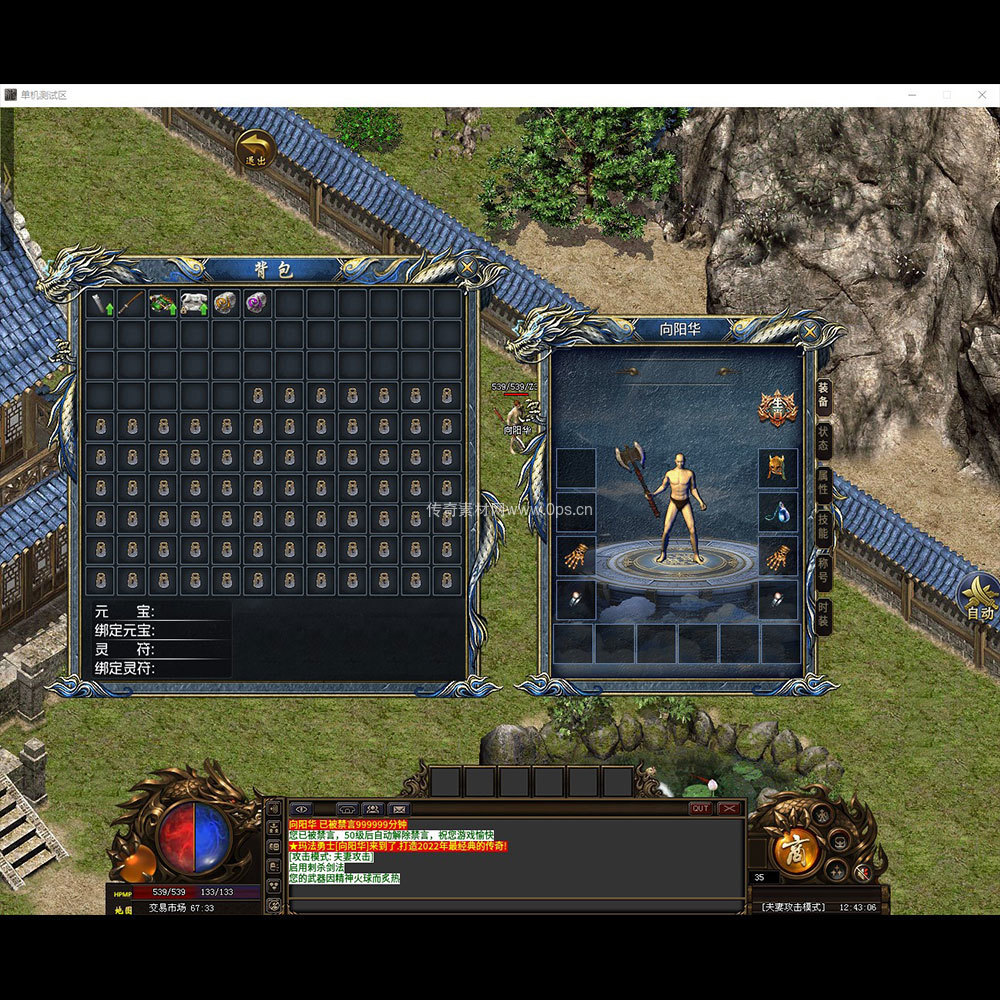1000x1000 pixels.
Task: Click the envelope mail icon above chat
Action: click(x=399, y=808)
